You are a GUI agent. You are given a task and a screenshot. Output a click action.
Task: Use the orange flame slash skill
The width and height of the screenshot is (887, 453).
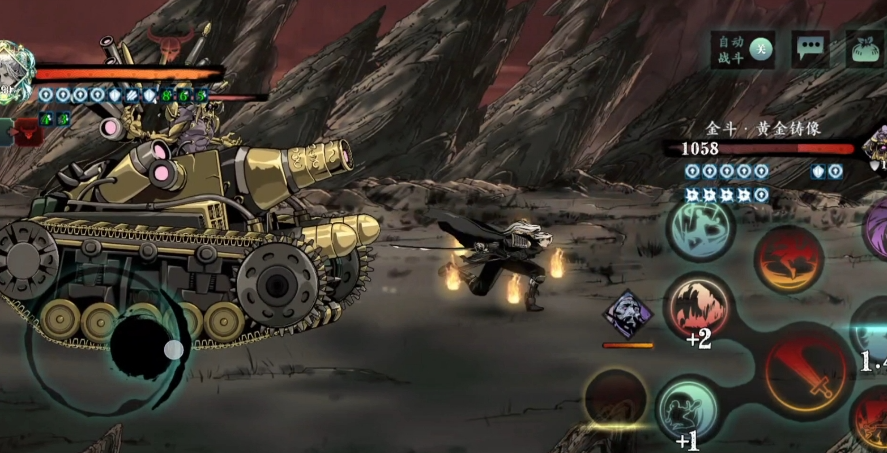click(788, 258)
